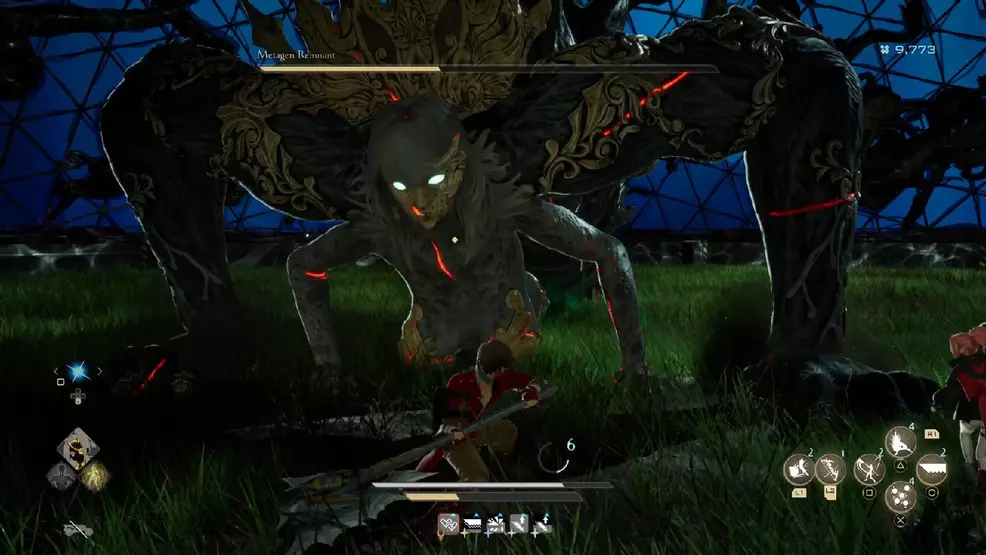
Task: Cycle to the previous quick item
Action: click(56, 372)
